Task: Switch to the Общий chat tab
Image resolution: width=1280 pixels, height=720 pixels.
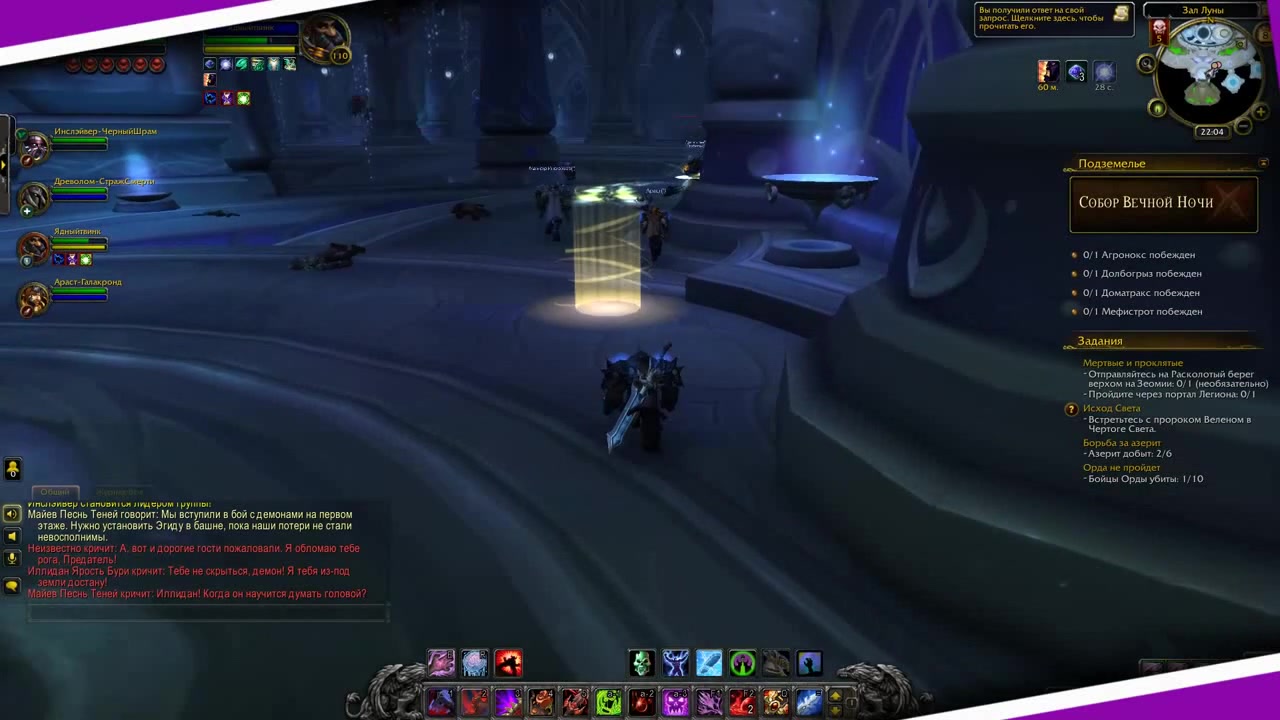Action: (55, 492)
